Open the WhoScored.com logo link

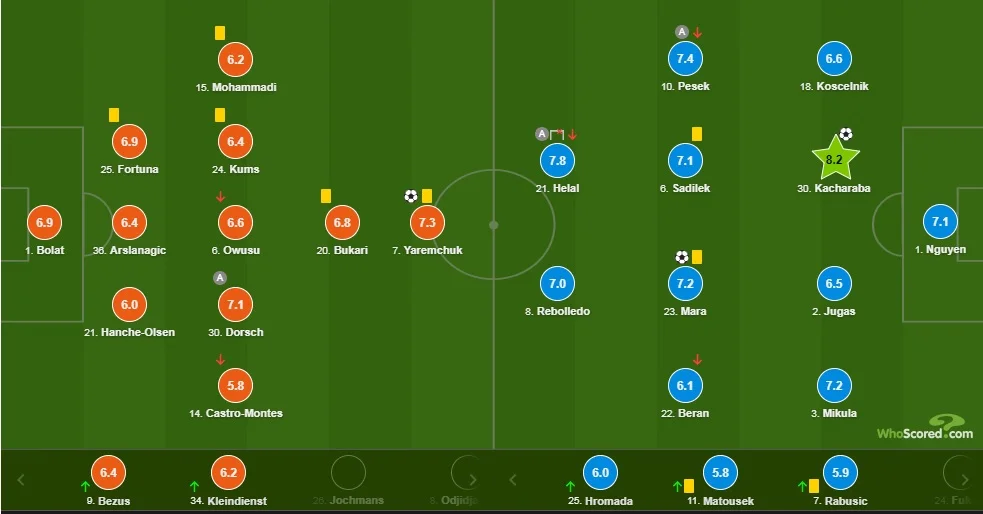(925, 429)
